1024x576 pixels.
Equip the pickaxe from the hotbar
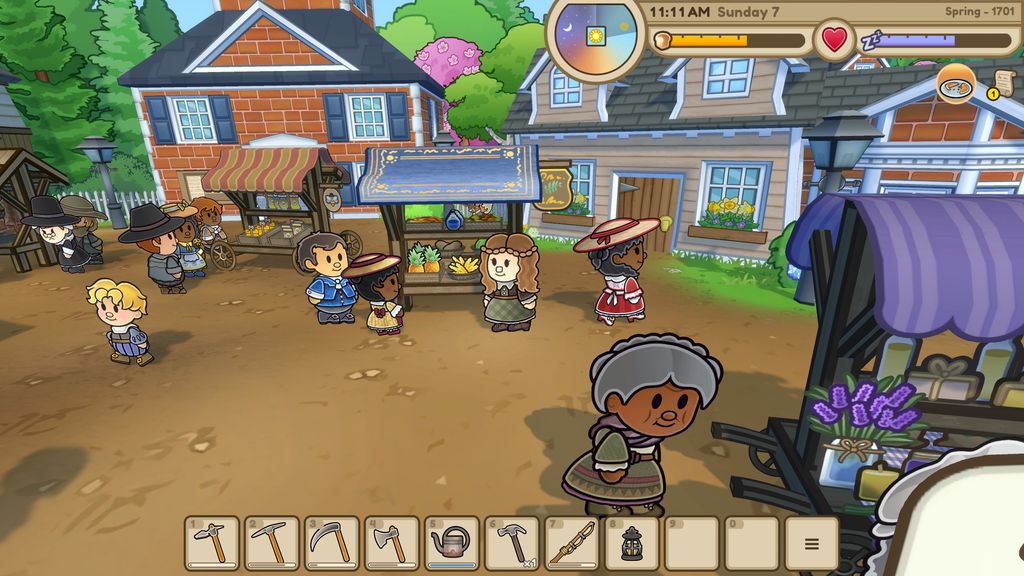coord(272,543)
